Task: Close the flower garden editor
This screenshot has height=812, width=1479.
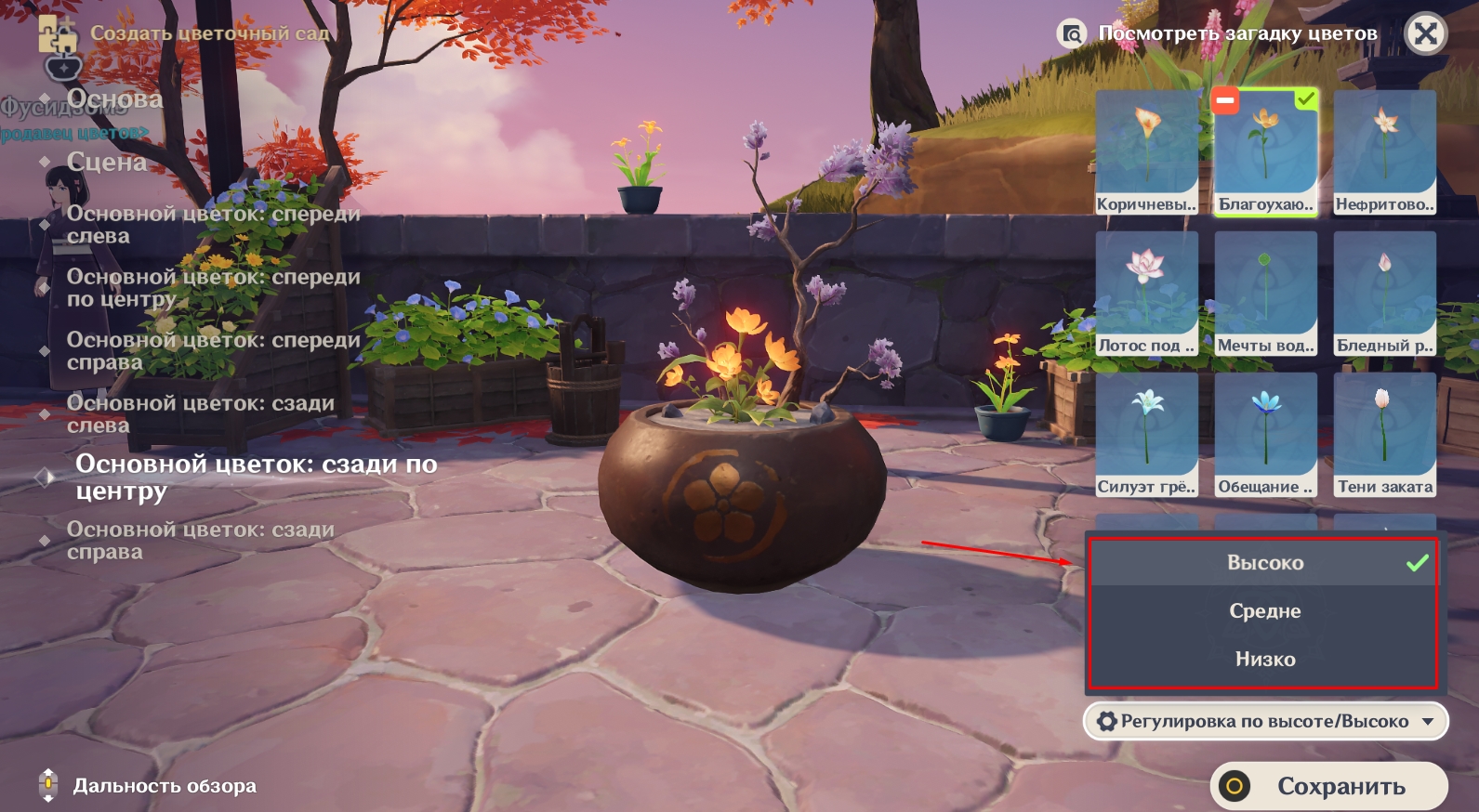Action: tap(1426, 34)
